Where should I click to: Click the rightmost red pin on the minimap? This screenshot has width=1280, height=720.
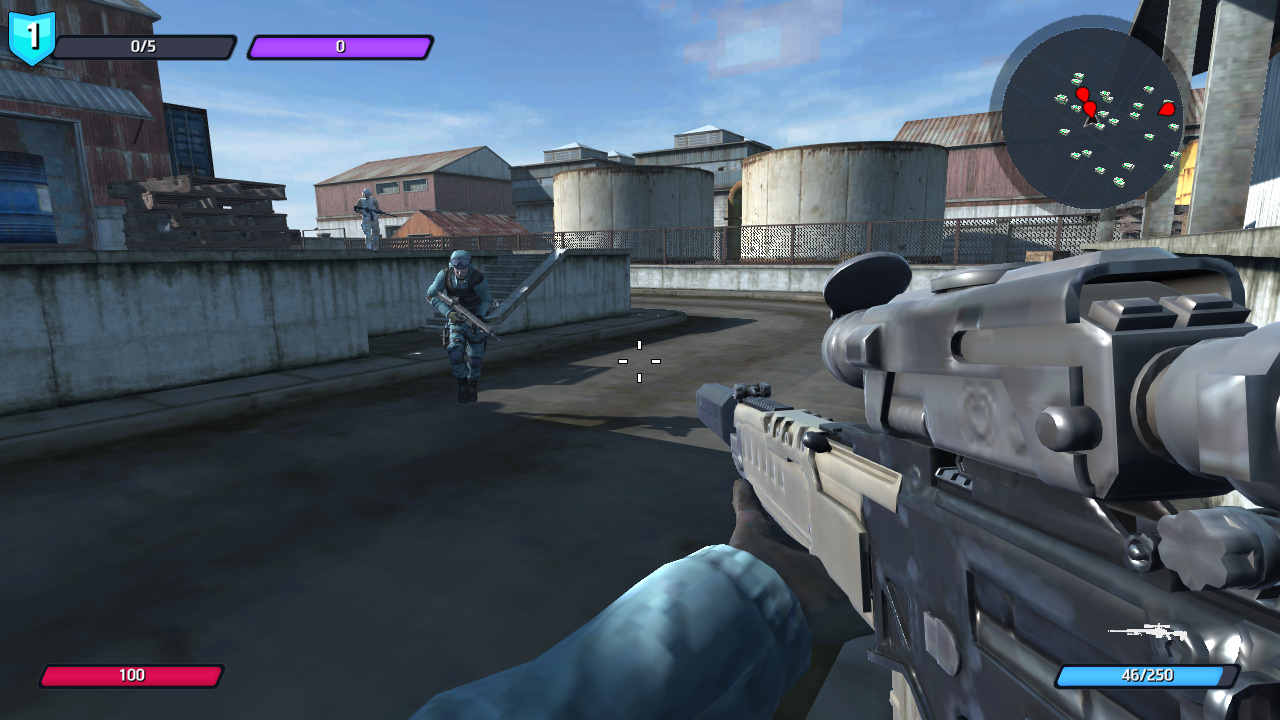click(1165, 108)
